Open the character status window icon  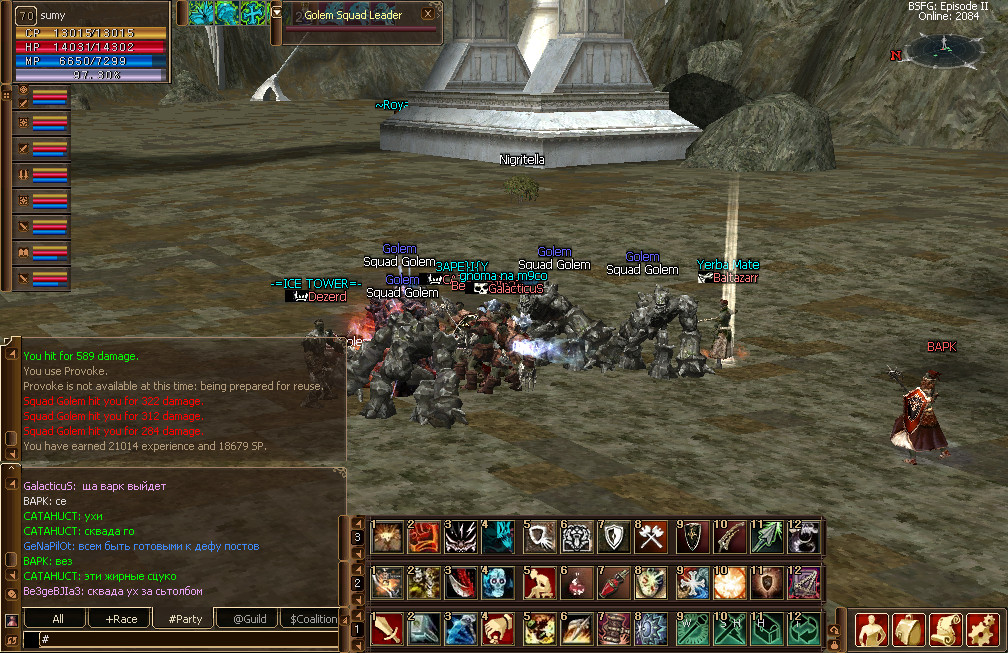(x=871, y=630)
